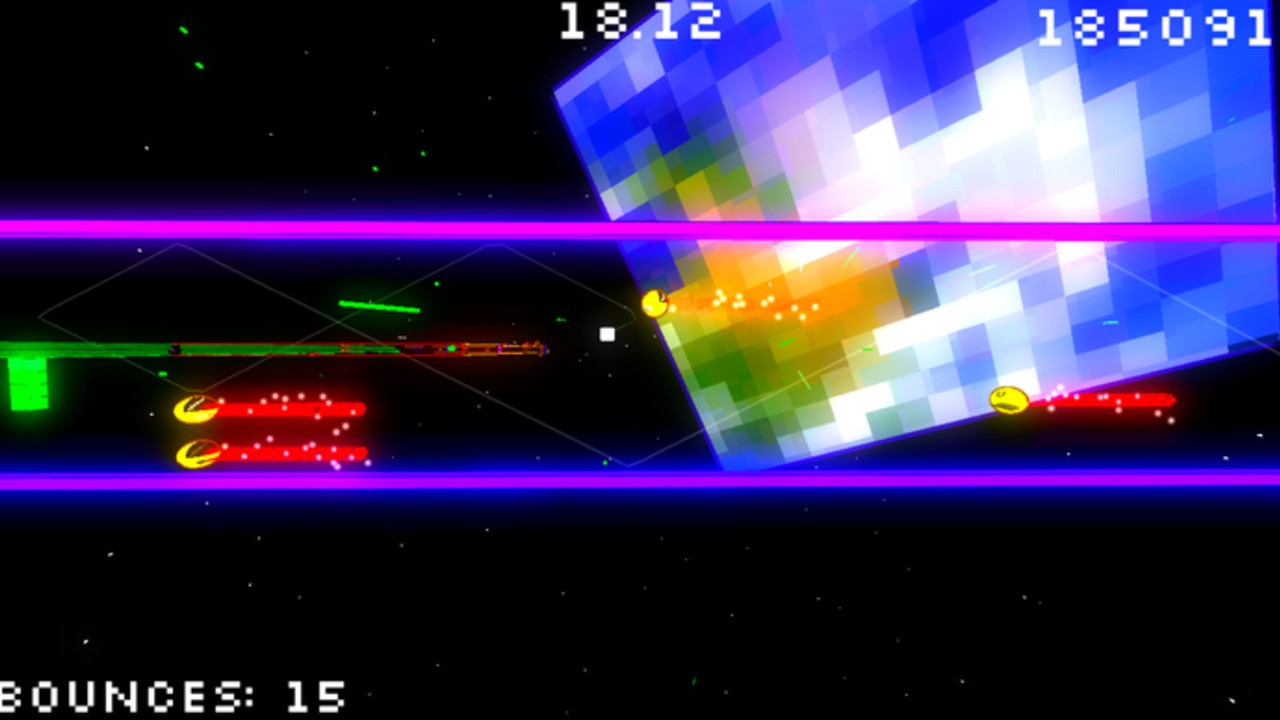Select the yellow Pac-Man on the far right
The height and width of the screenshot is (720, 1280).
(1007, 400)
